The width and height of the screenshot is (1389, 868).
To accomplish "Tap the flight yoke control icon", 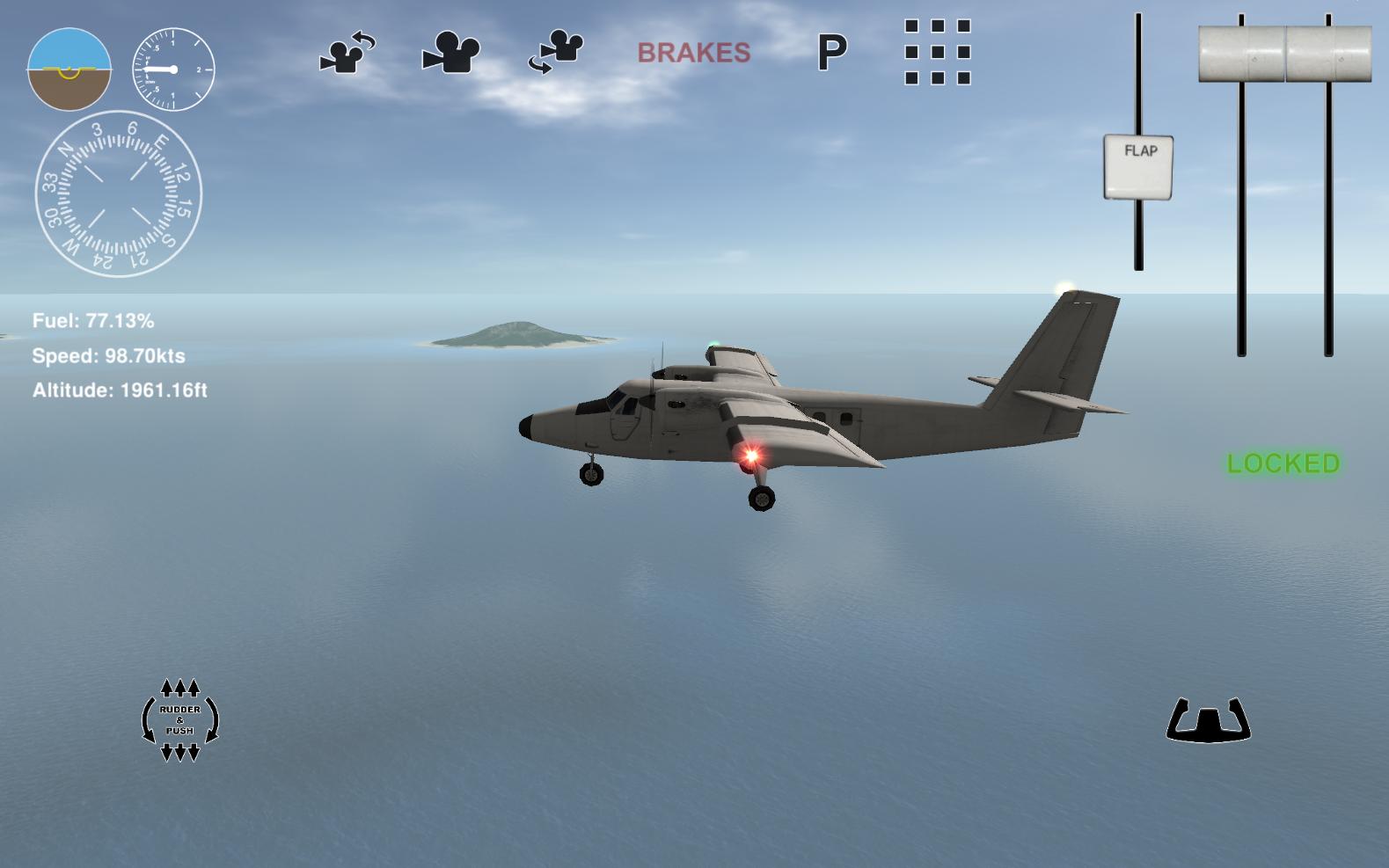I will 1208,719.
